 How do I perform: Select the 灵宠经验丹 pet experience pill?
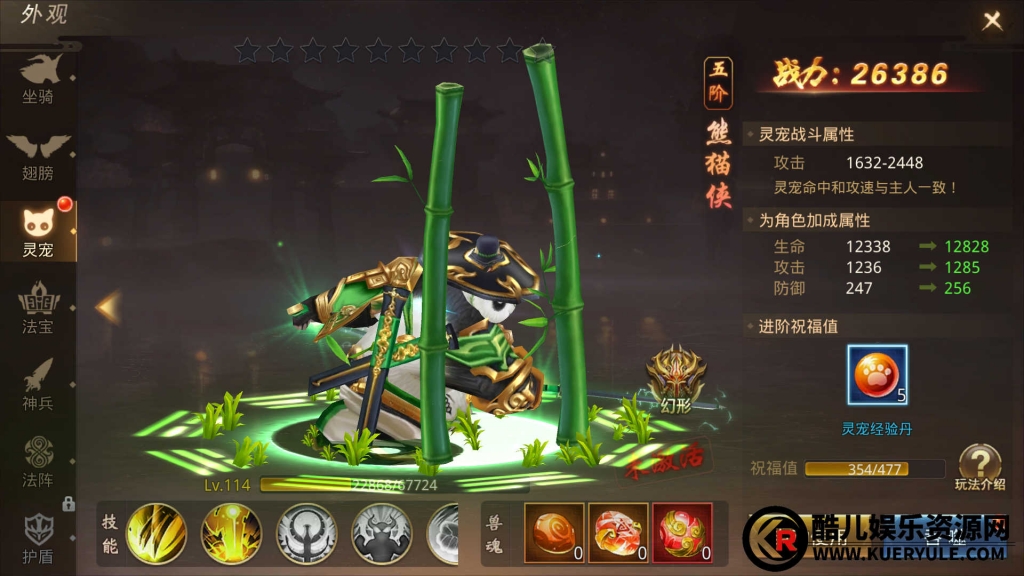(x=877, y=376)
